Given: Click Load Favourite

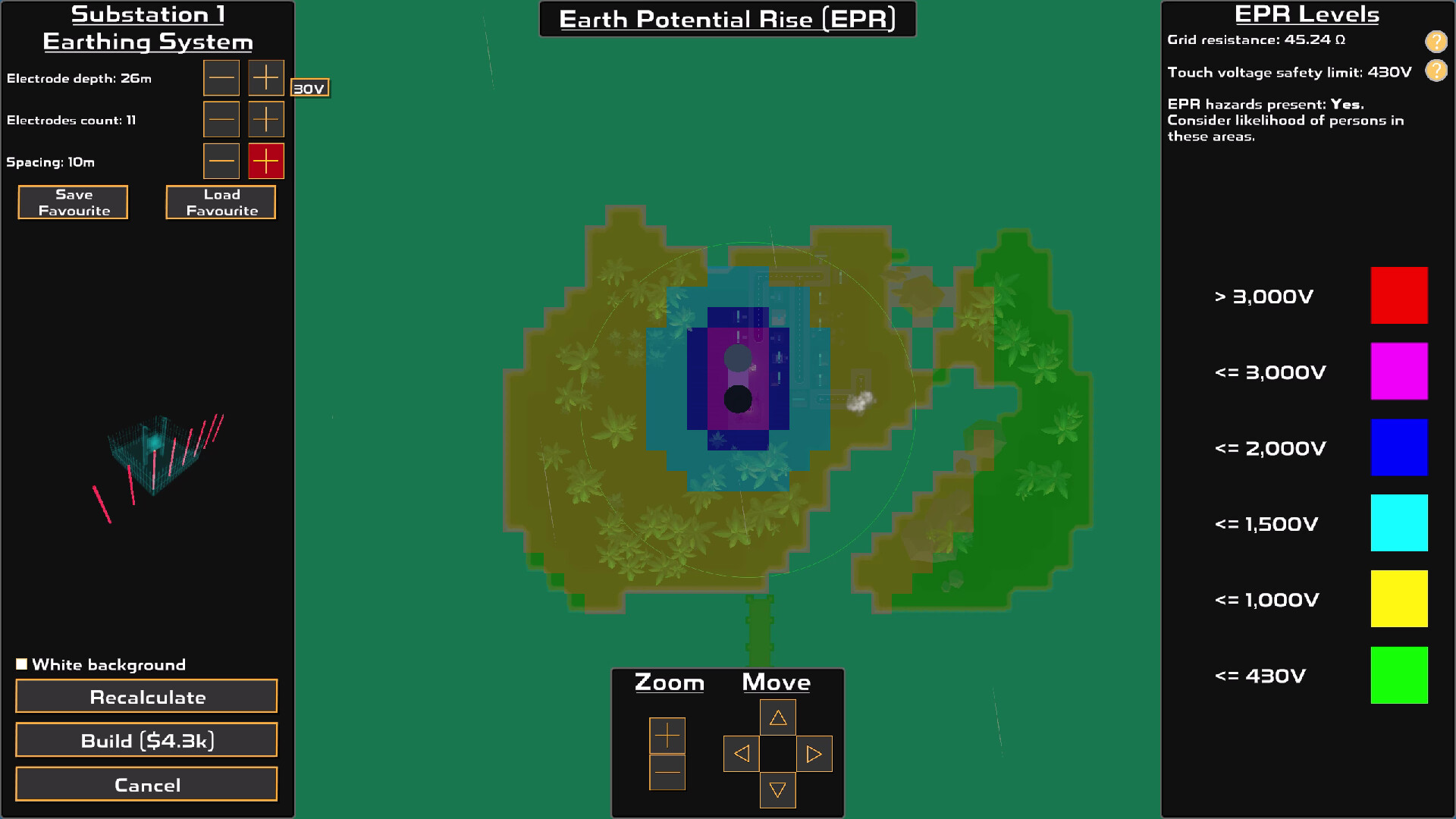Looking at the screenshot, I should 220,202.
